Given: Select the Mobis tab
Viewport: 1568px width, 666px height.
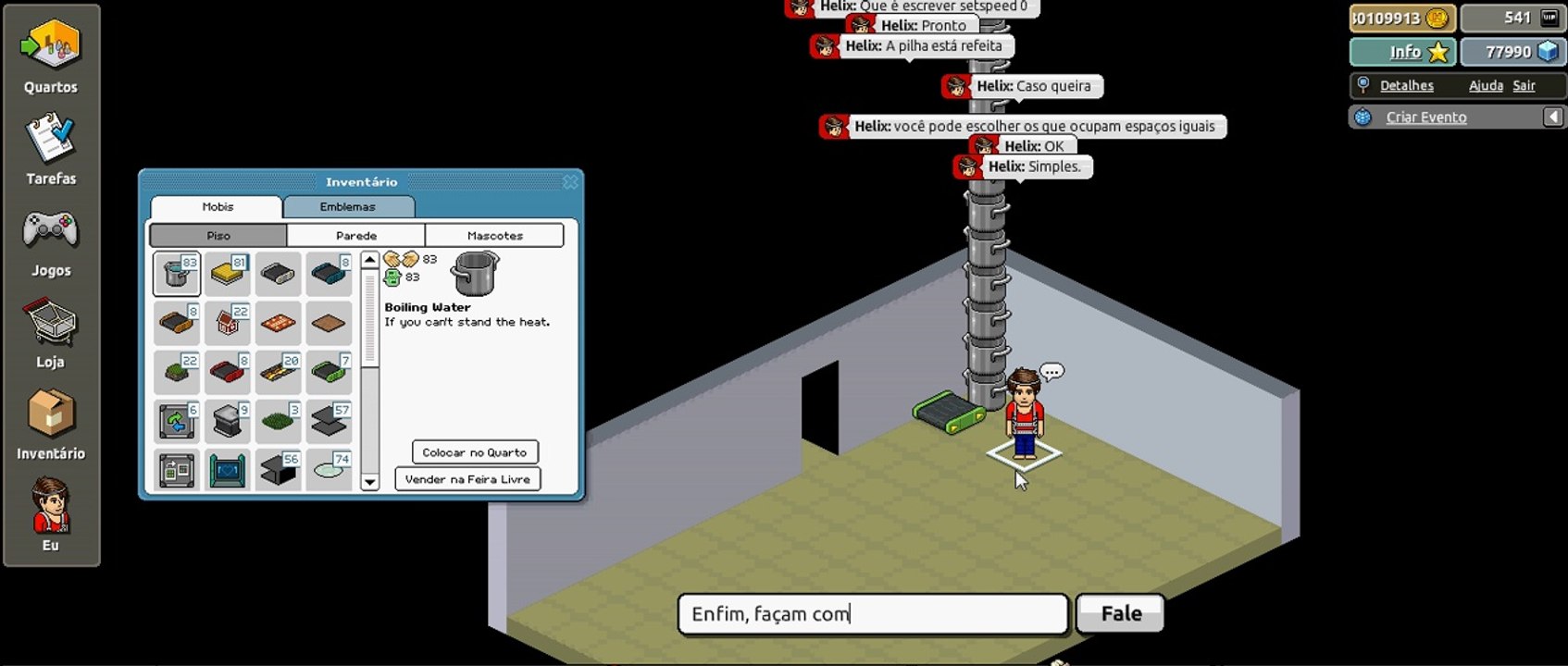Looking at the screenshot, I should [218, 207].
